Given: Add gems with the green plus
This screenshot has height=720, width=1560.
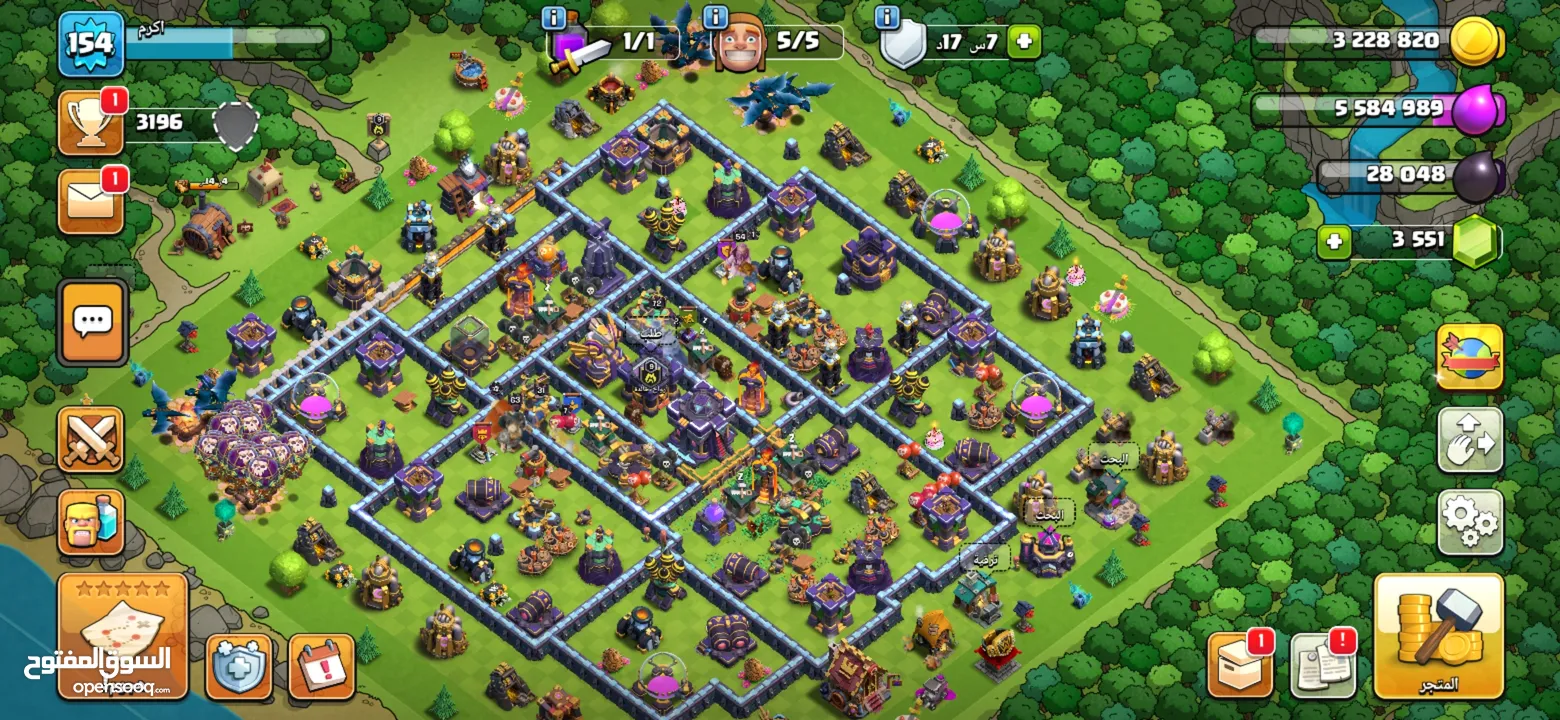Looking at the screenshot, I should (1334, 242).
